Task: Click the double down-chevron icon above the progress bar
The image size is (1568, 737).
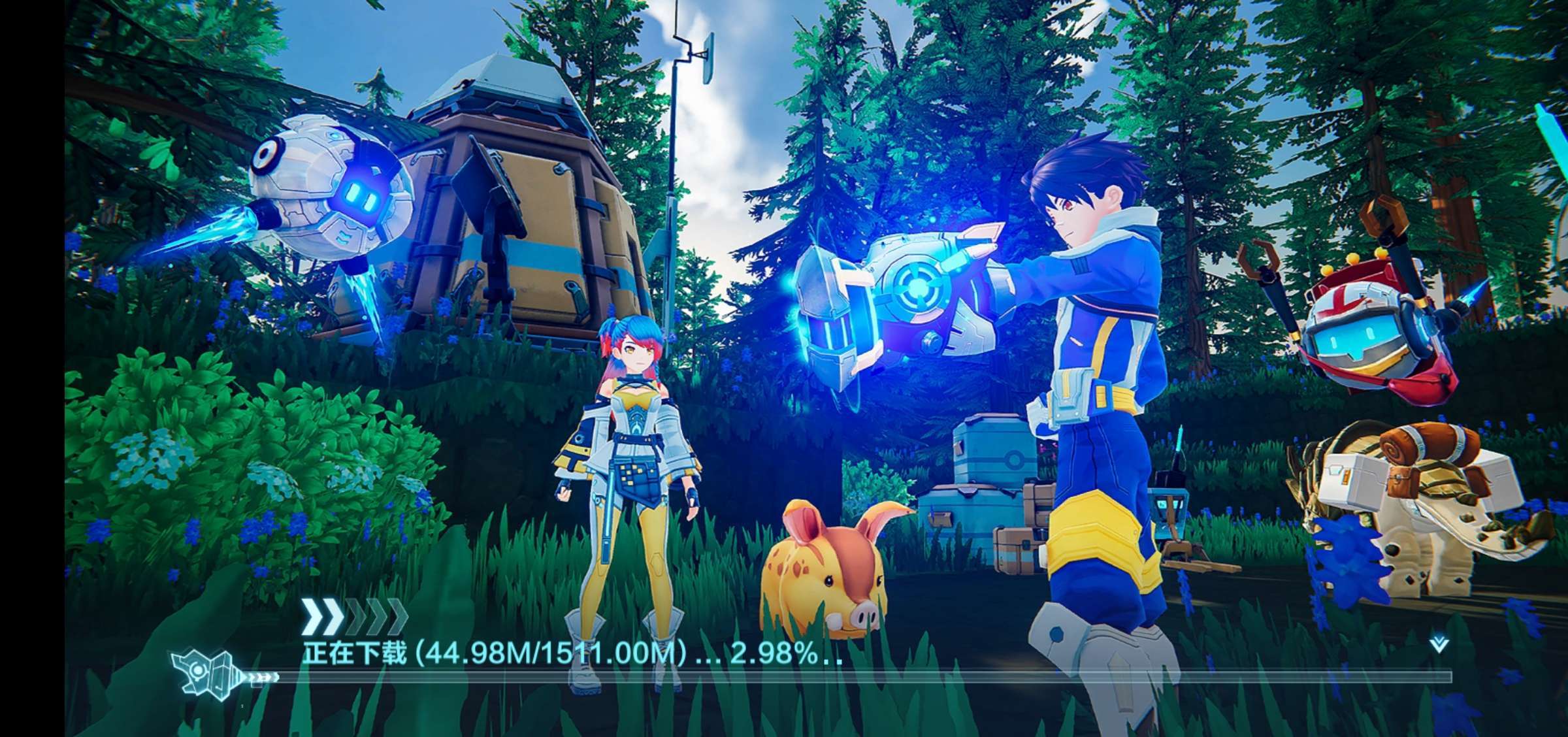Action: pos(1439,646)
